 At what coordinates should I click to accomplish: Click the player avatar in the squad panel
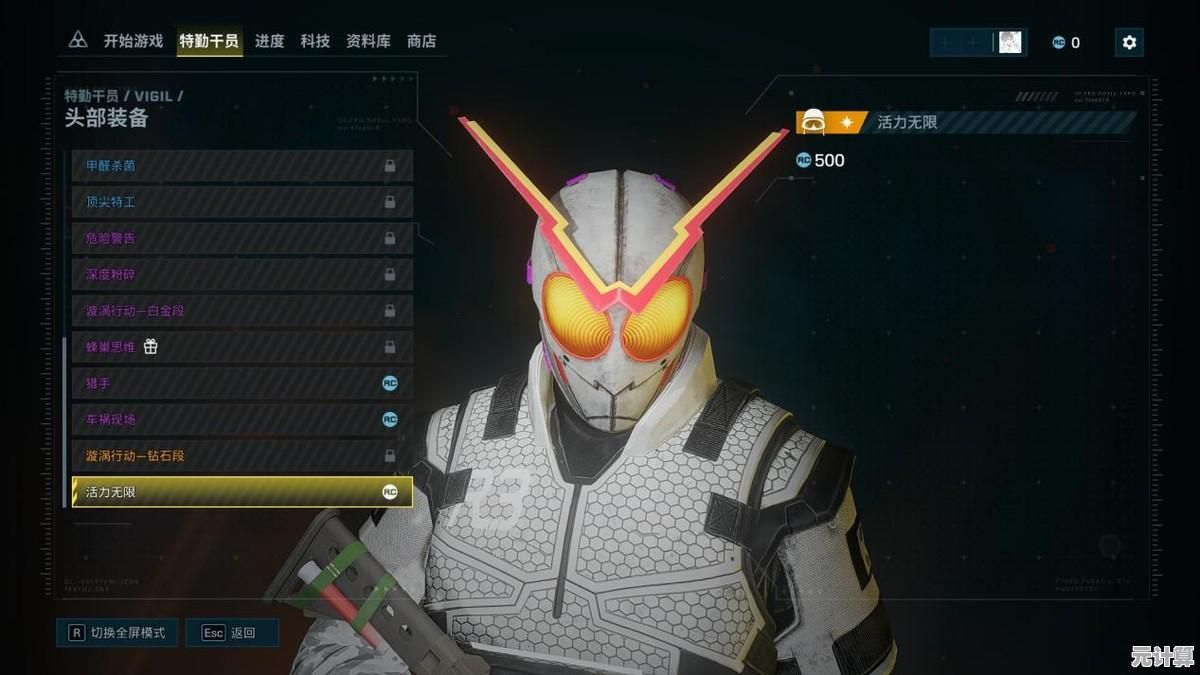(x=1010, y=42)
